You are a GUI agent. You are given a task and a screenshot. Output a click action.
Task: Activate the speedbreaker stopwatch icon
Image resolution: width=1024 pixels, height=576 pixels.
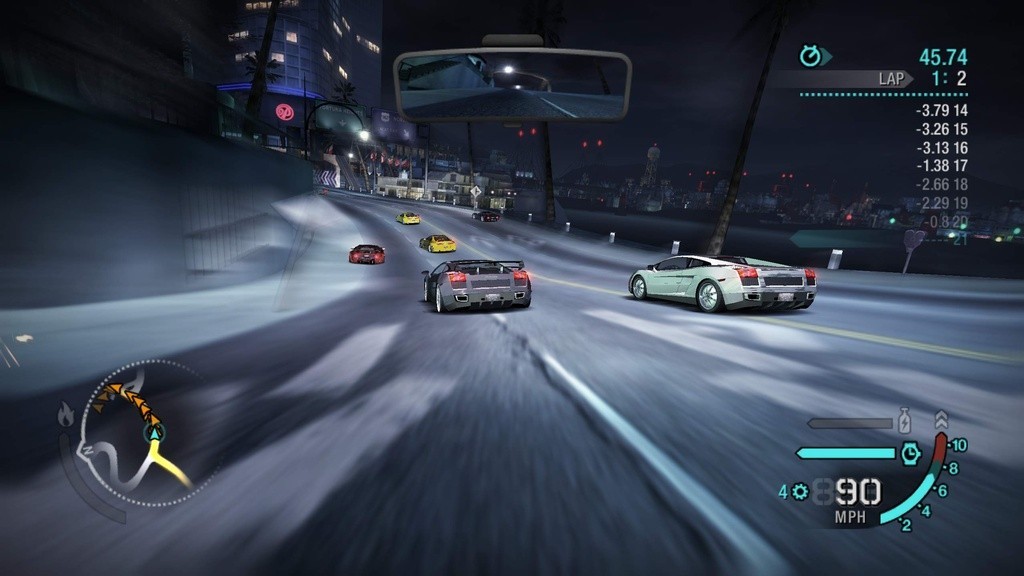(909, 453)
